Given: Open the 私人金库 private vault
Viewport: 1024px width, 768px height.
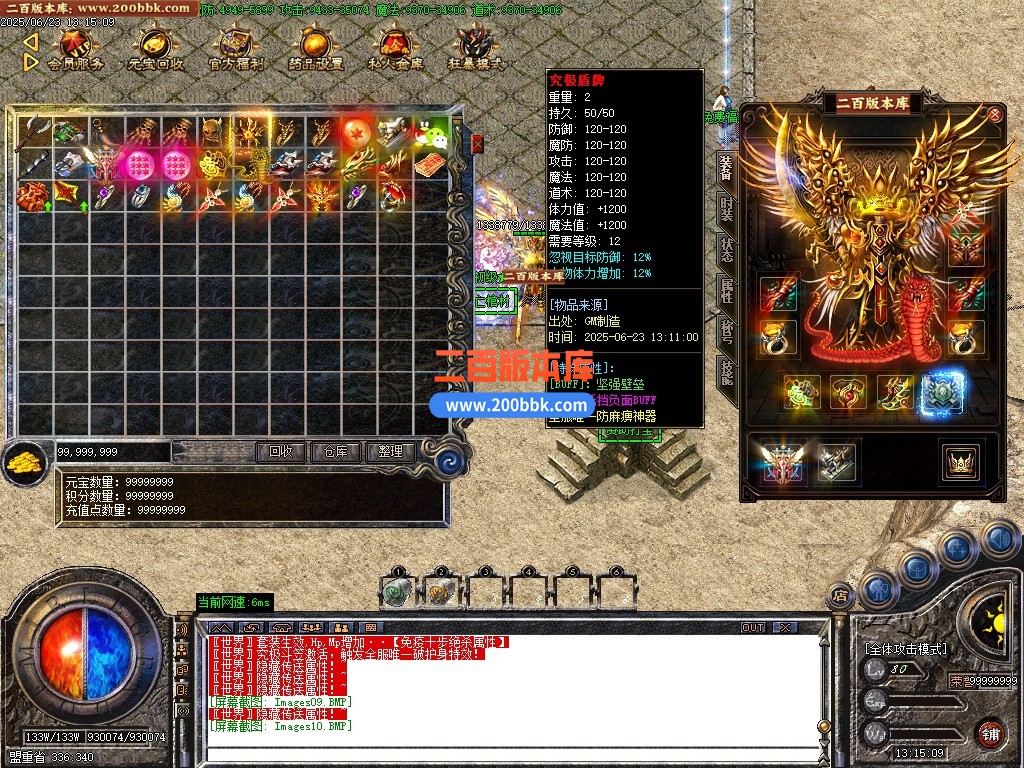Looking at the screenshot, I should point(395,49).
